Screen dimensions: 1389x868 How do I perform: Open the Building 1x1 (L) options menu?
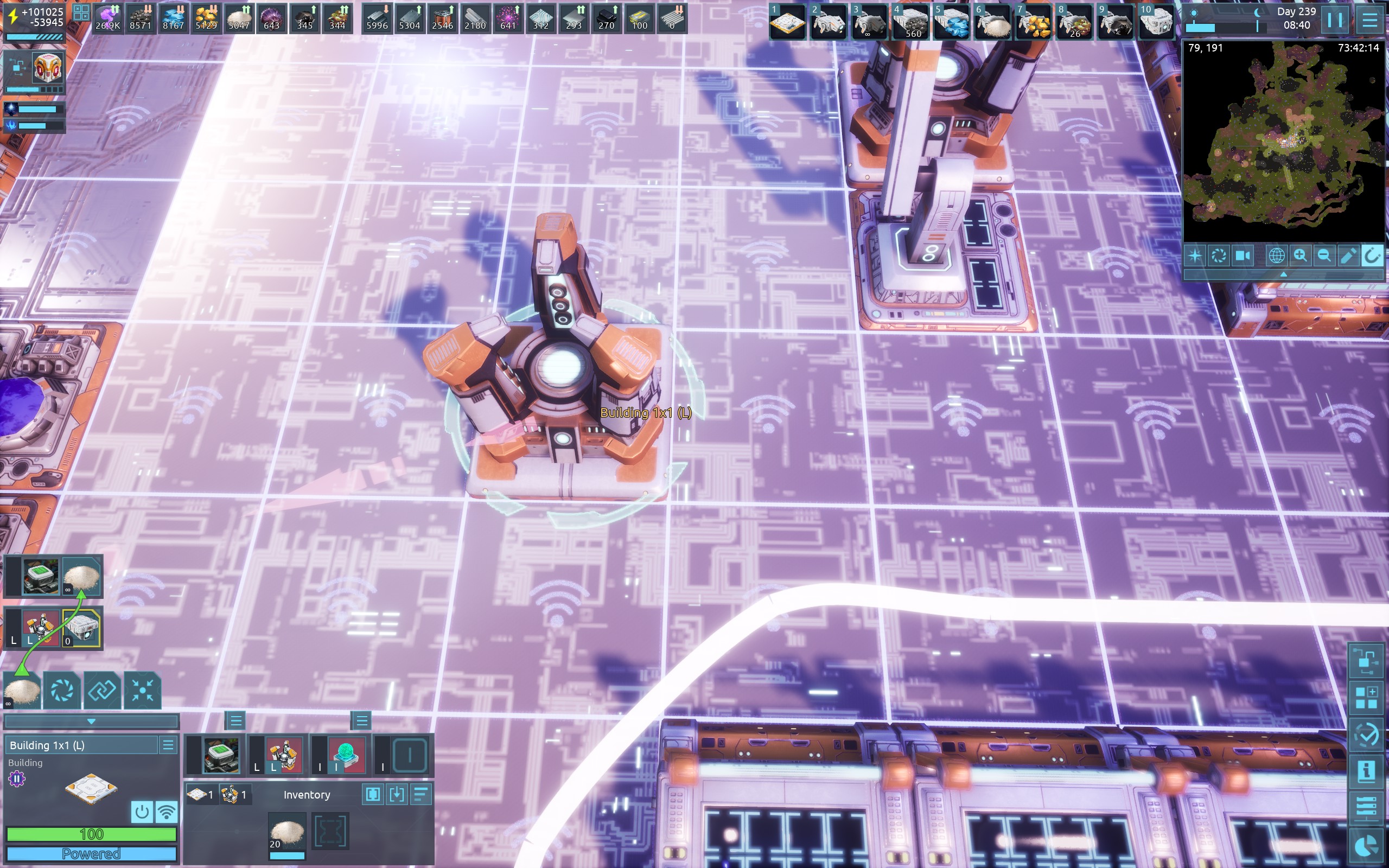tap(168, 745)
